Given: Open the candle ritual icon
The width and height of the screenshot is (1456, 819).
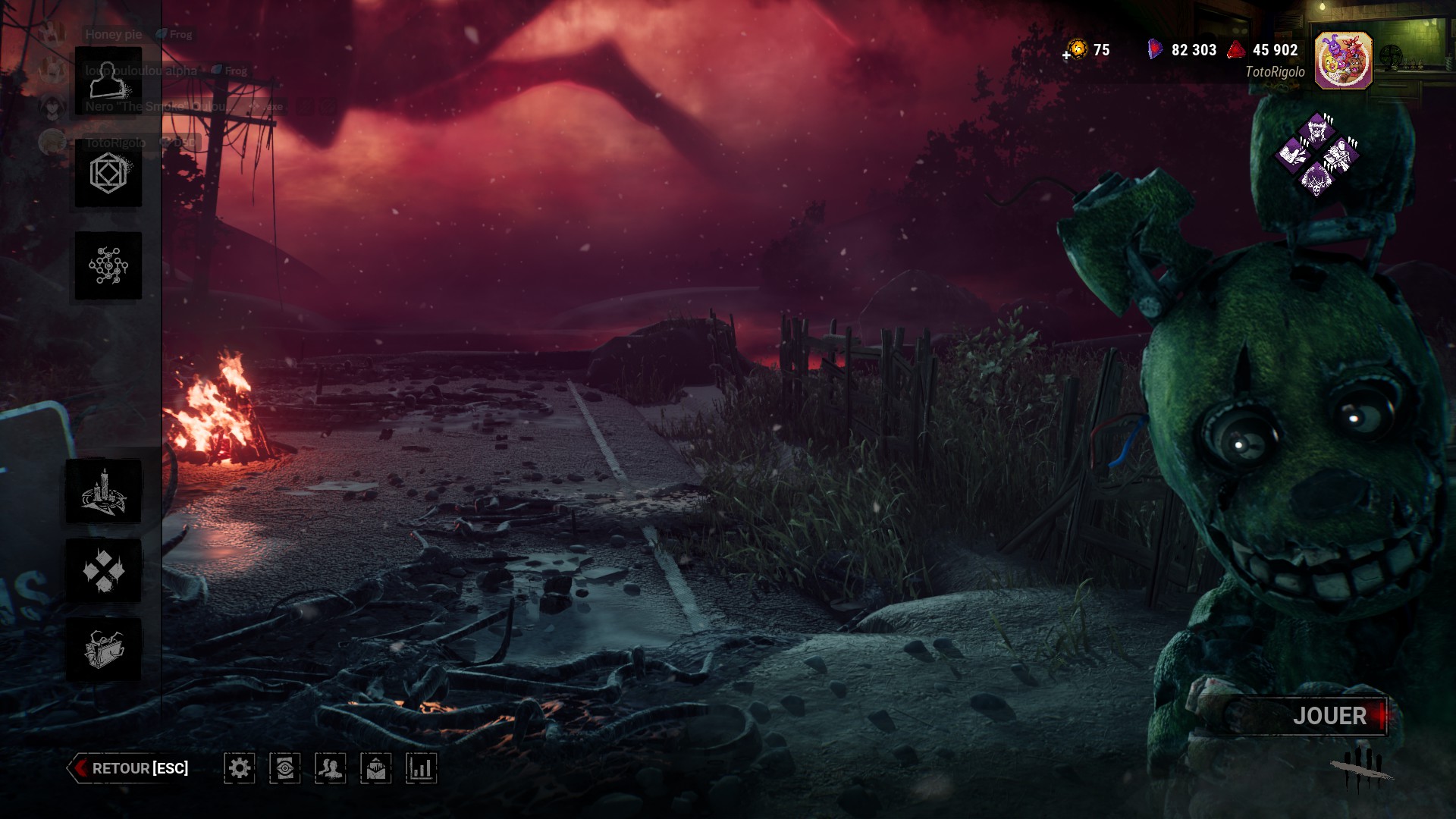Looking at the screenshot, I should coord(104,491).
